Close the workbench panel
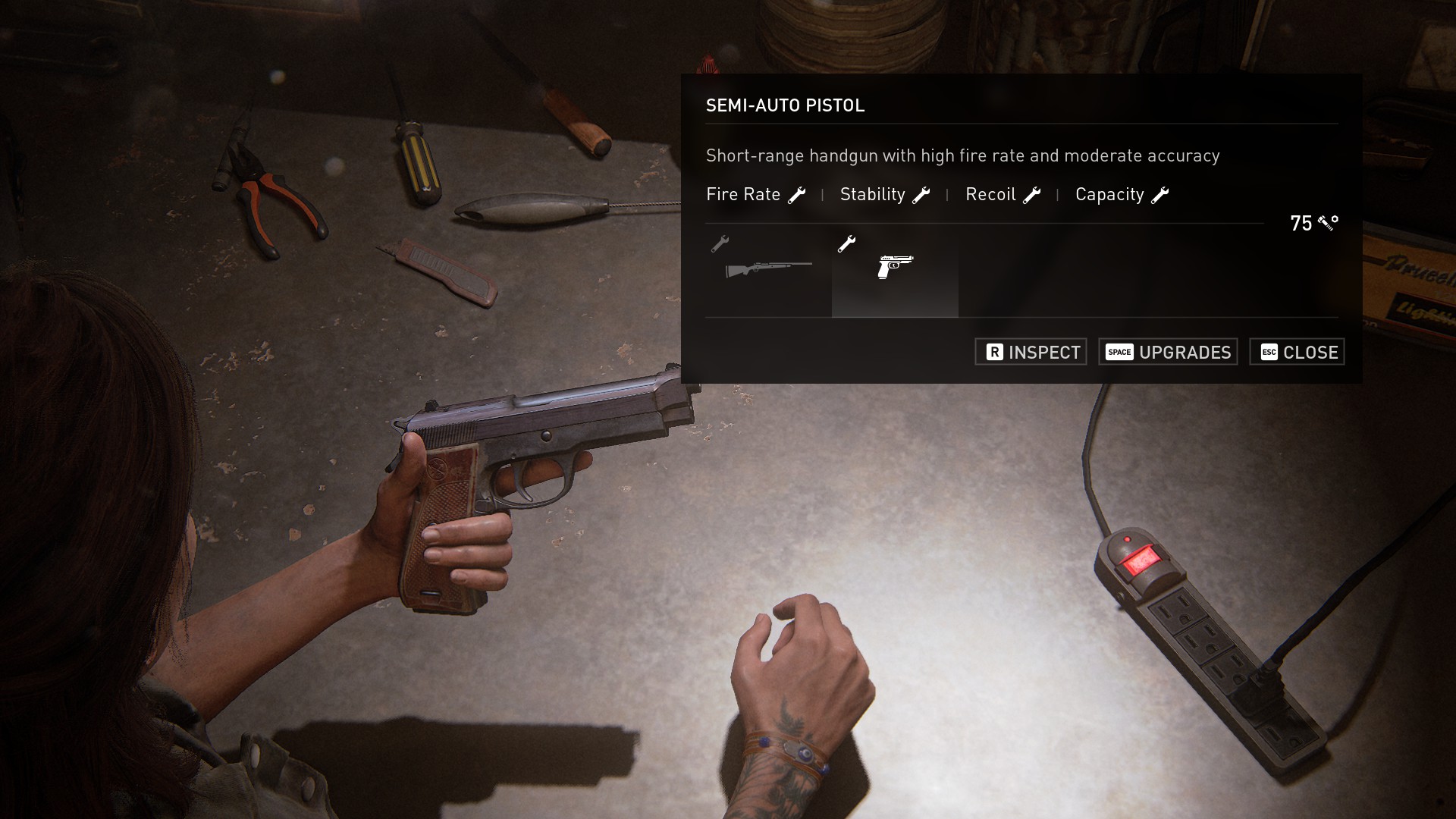This screenshot has height=819, width=1456. 1297,352
